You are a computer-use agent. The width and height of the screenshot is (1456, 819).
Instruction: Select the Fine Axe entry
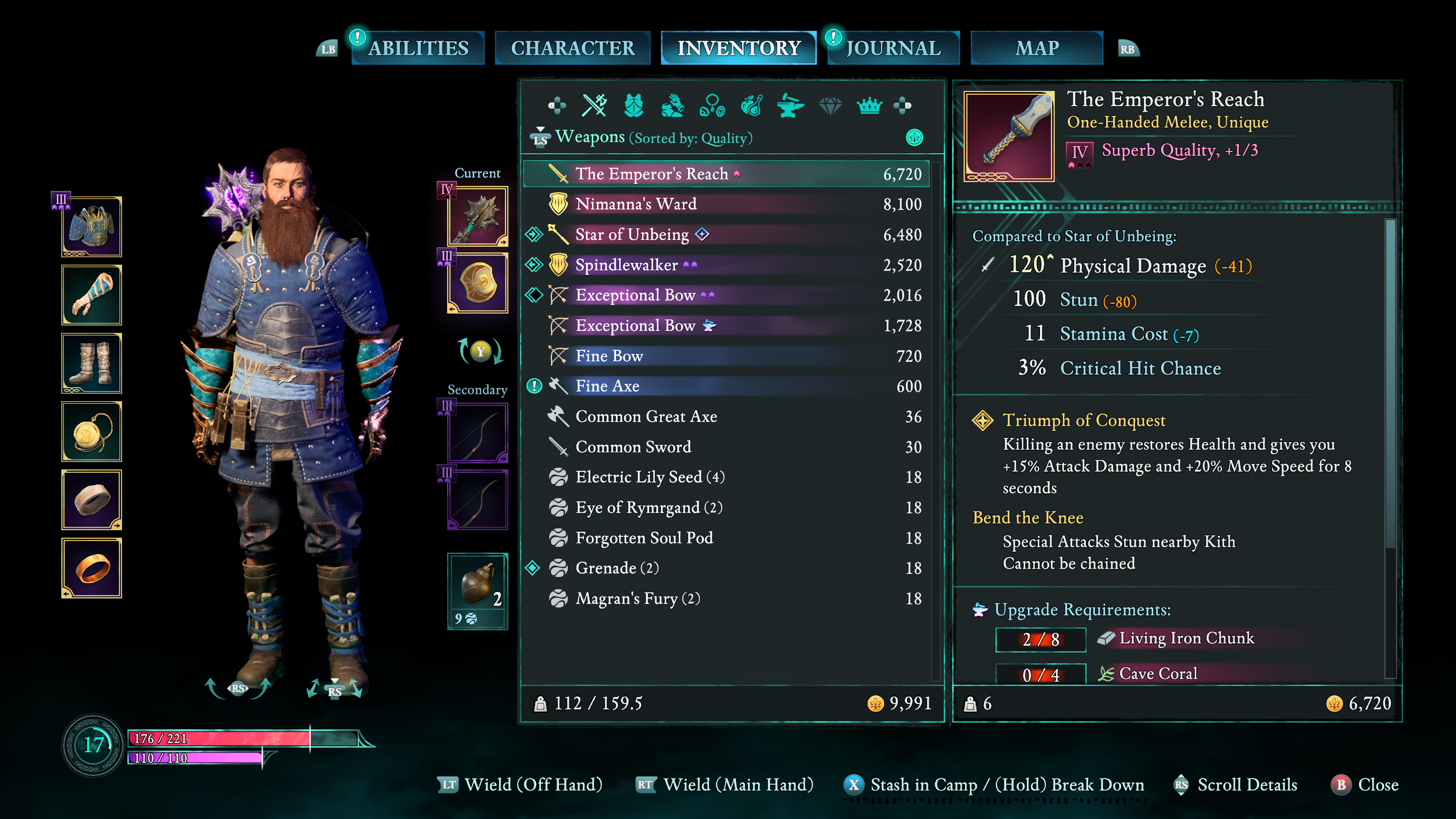click(x=607, y=386)
